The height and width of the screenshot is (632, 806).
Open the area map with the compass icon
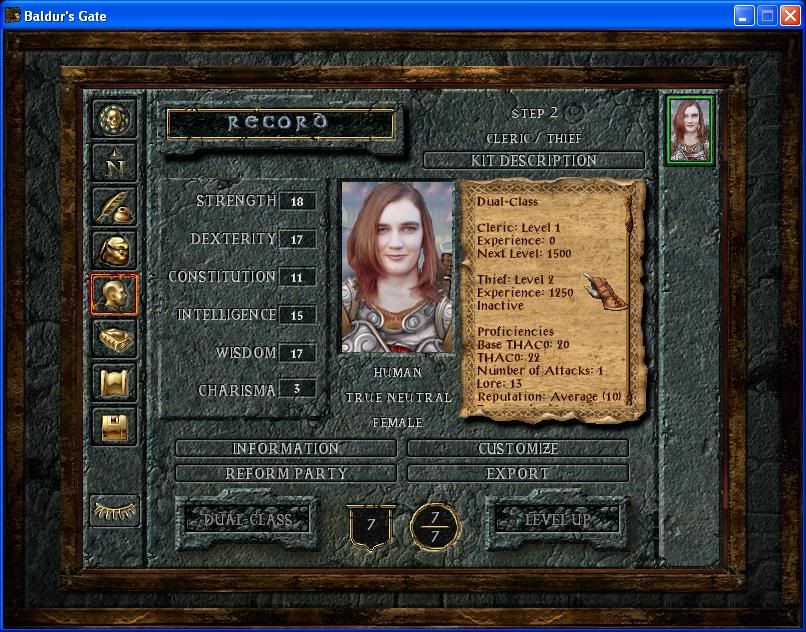(x=115, y=161)
